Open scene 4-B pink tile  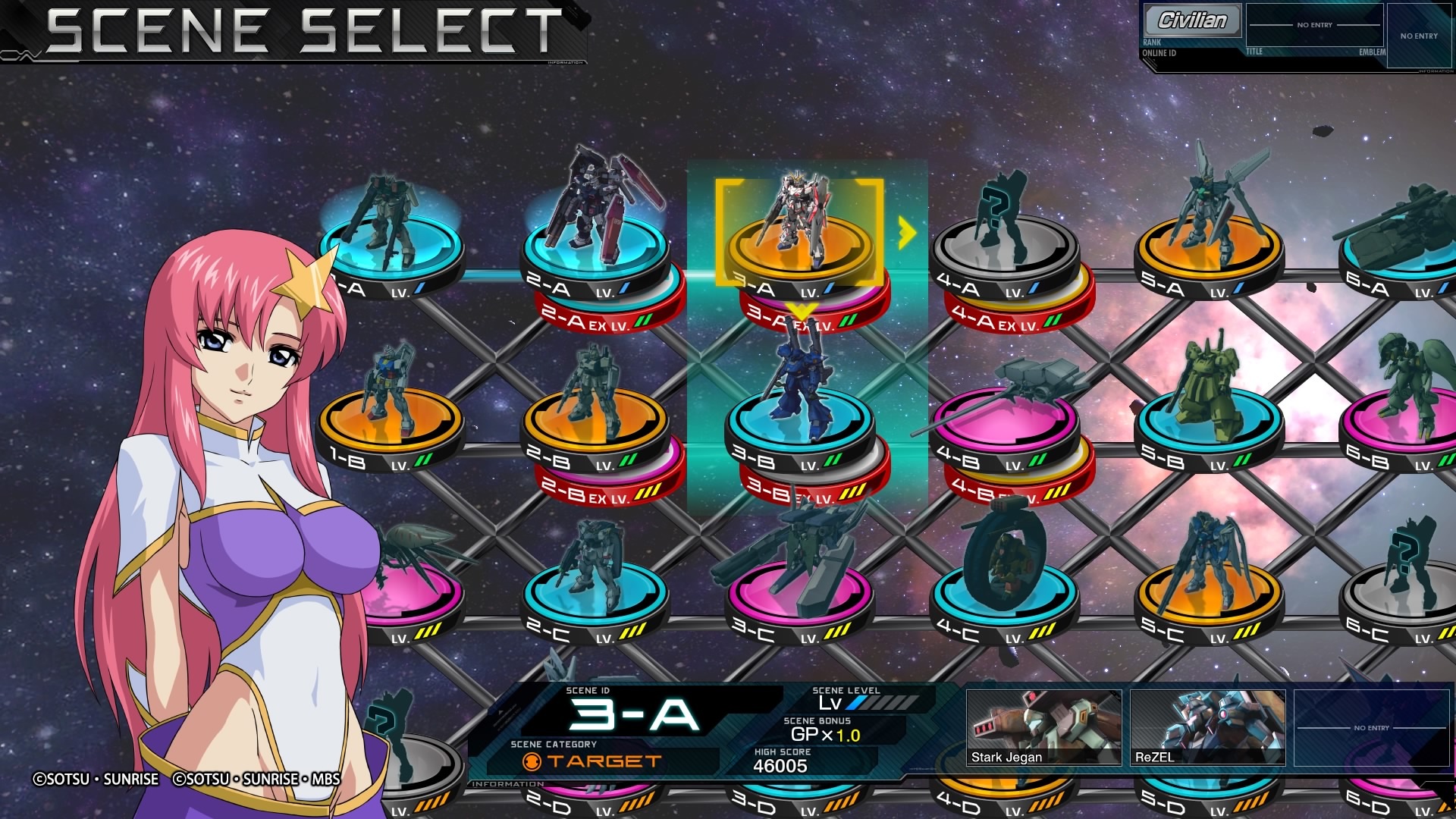point(1004,421)
